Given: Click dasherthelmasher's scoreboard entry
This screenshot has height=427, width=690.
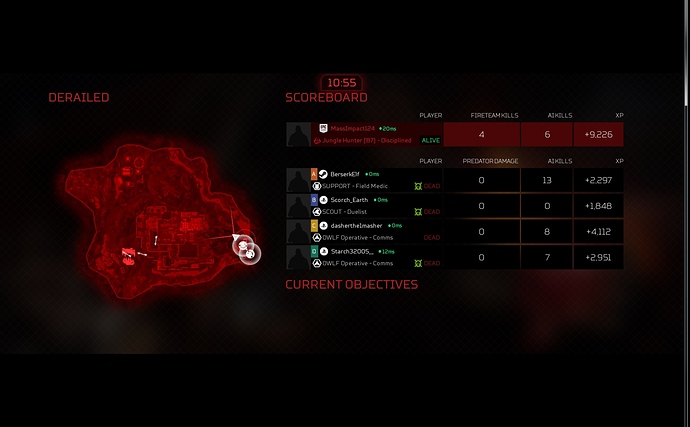Looking at the screenshot, I should [455, 231].
